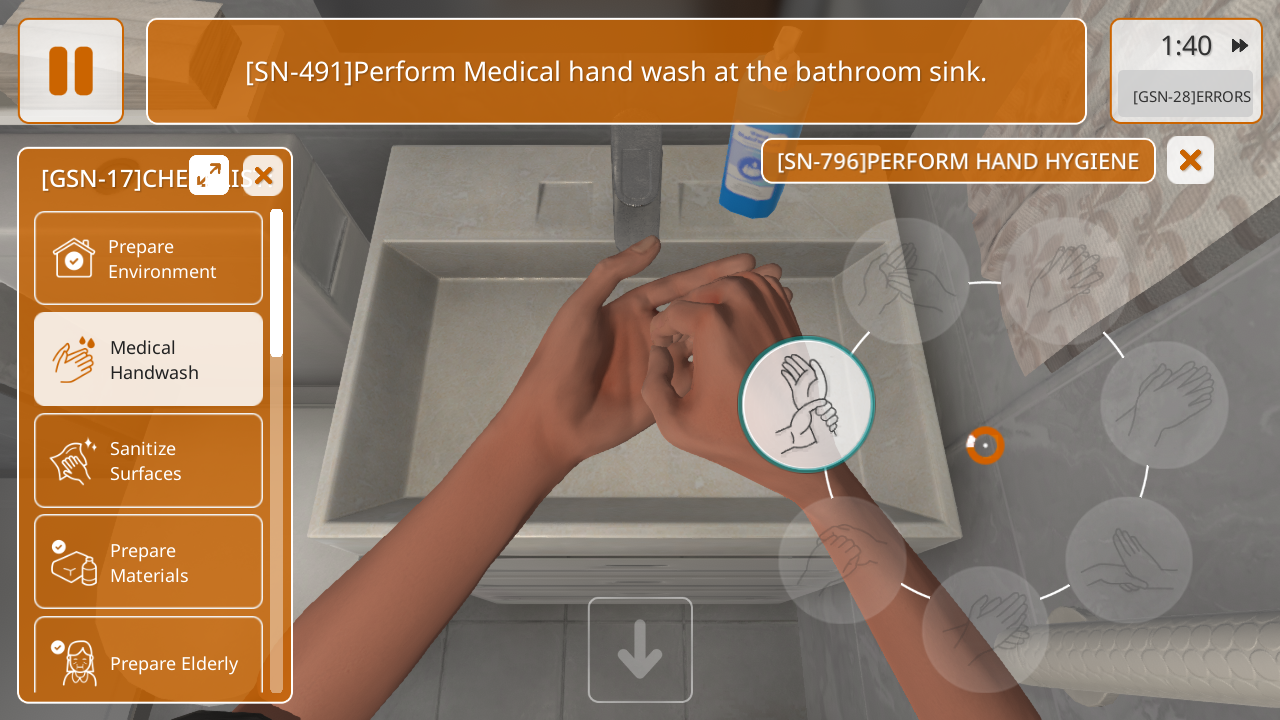Close the checklist panel
This screenshot has height=720, width=1280.
pyautogui.click(x=263, y=175)
